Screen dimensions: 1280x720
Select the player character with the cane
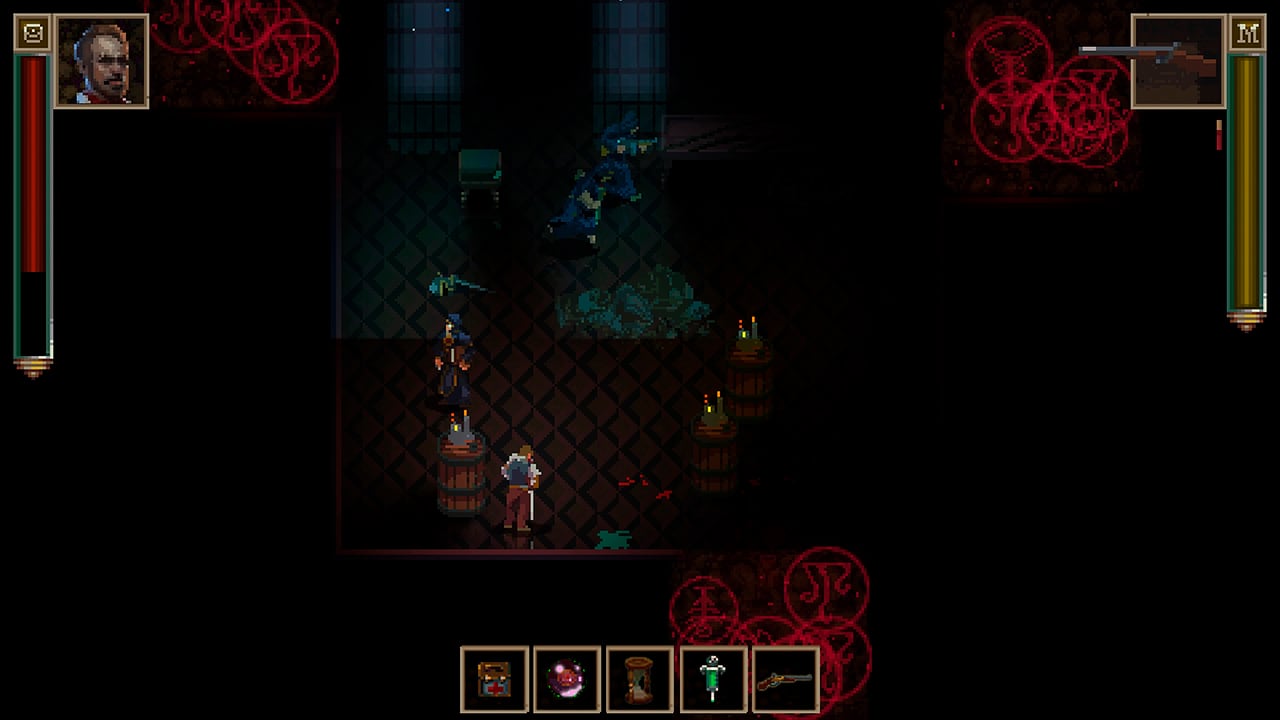(518, 480)
